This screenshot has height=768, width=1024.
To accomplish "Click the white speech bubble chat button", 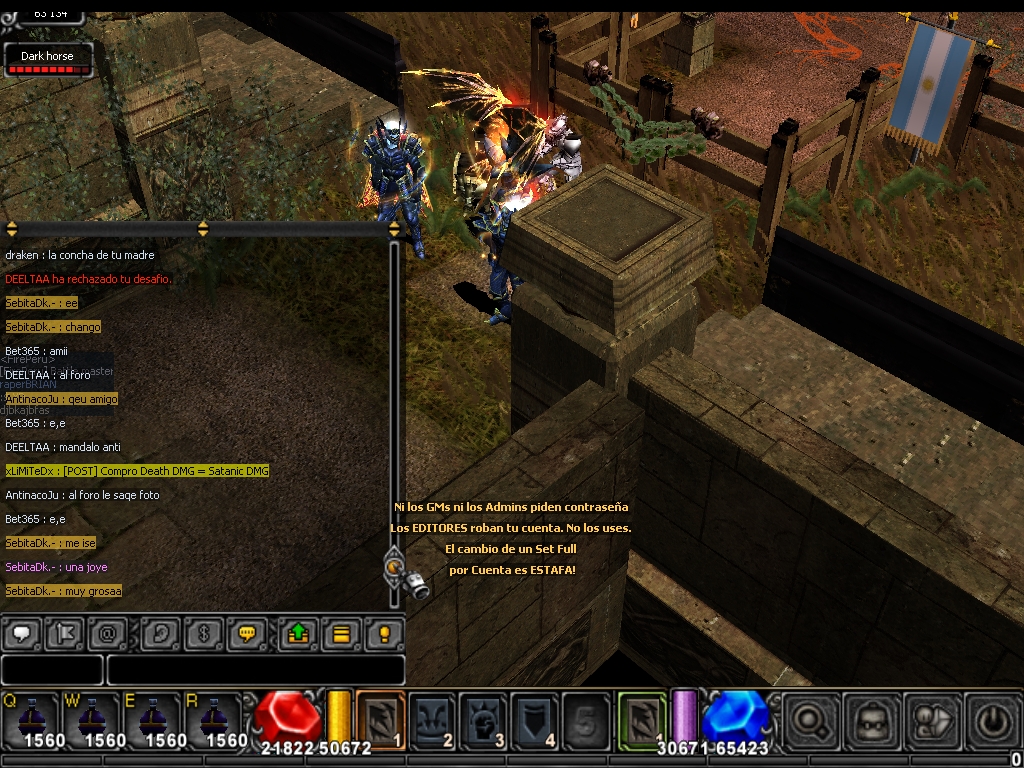I will pos(22,634).
